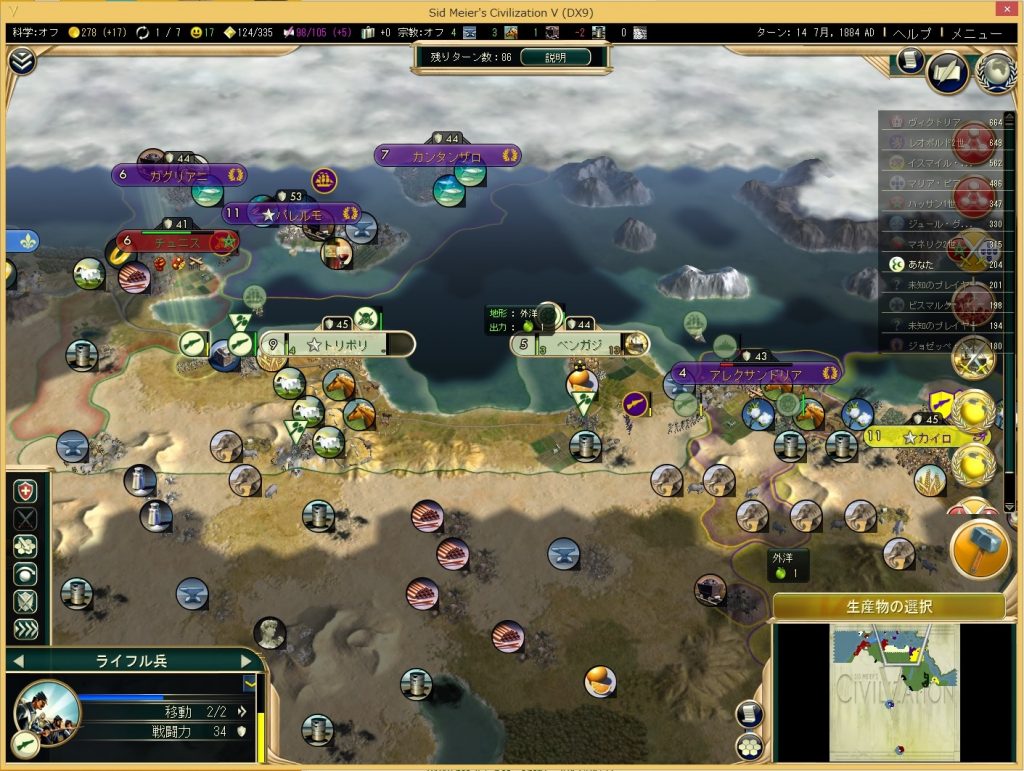Open the social policies scroll-and-quill button
This screenshot has height=771, width=1024.
947,72
